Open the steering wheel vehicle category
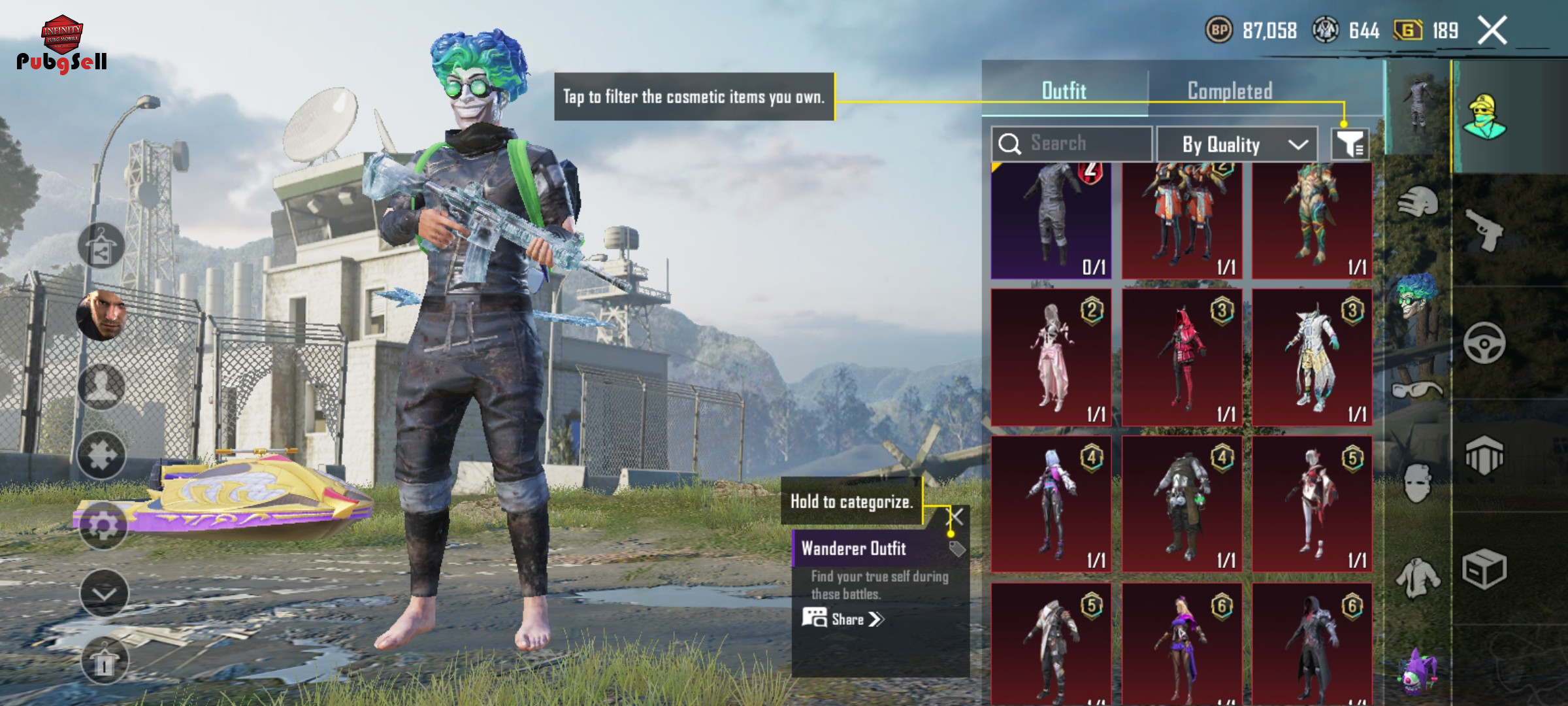Screen dimensions: 1568x706 point(1484,343)
